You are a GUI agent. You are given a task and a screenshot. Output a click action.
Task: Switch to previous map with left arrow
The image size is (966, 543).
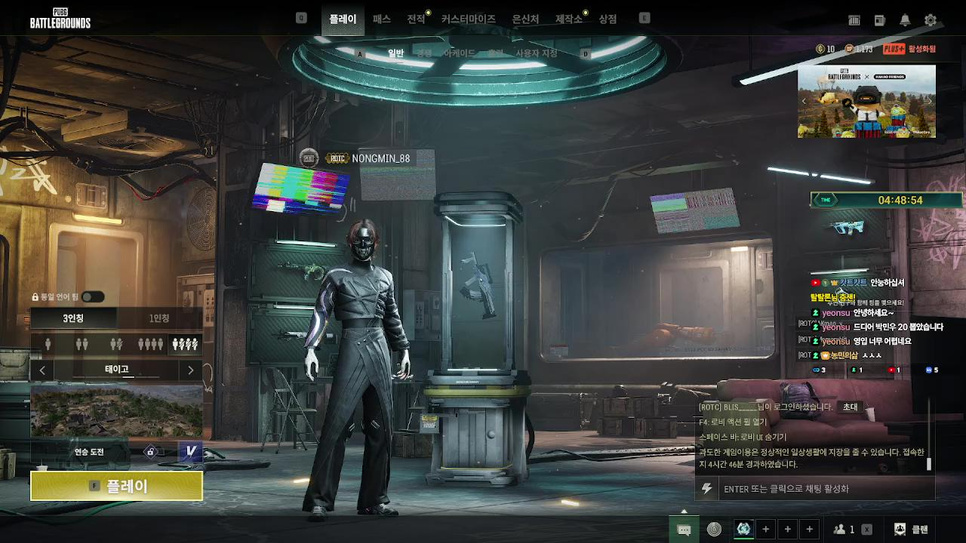42,370
